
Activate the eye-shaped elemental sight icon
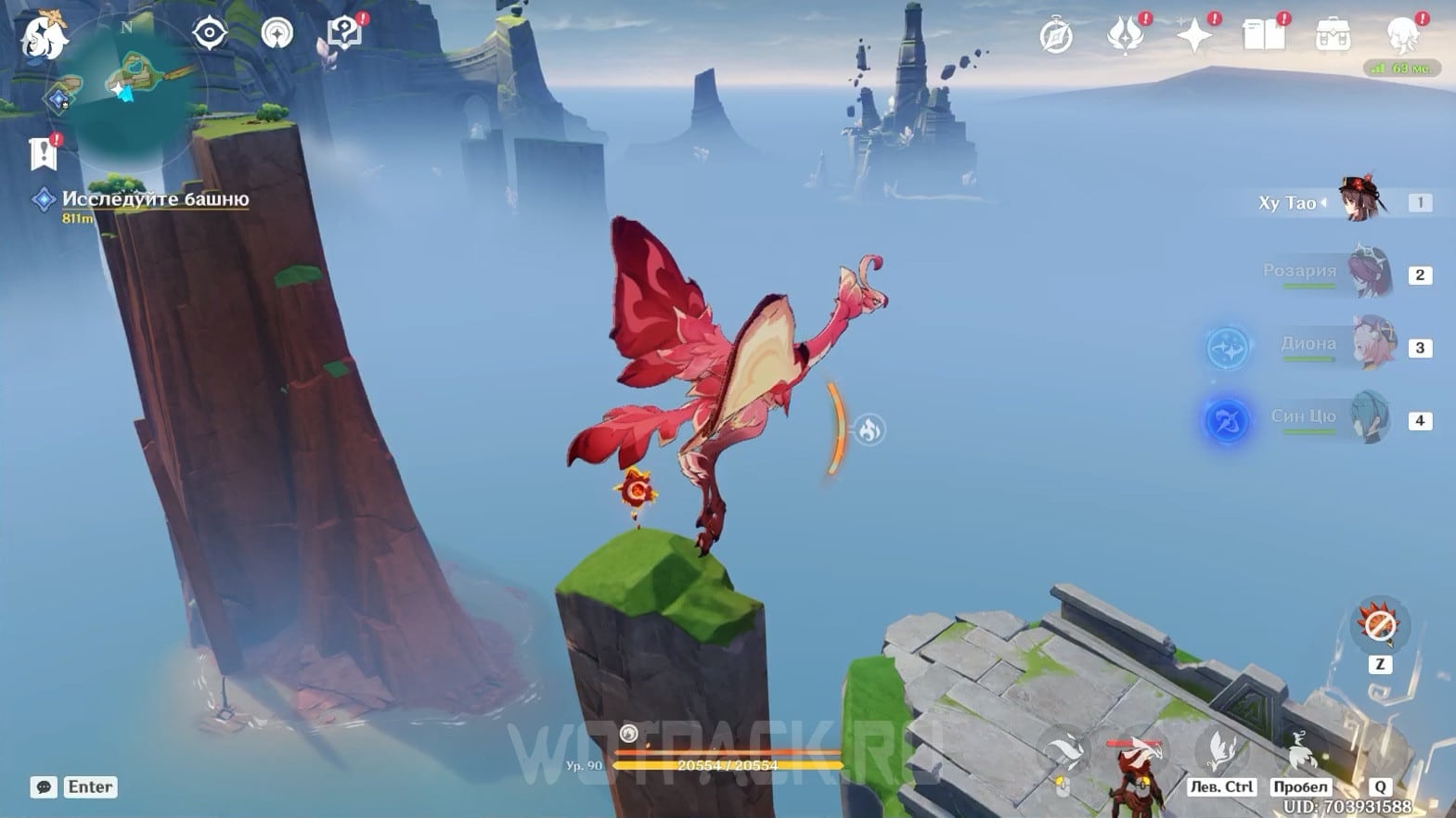(210, 33)
